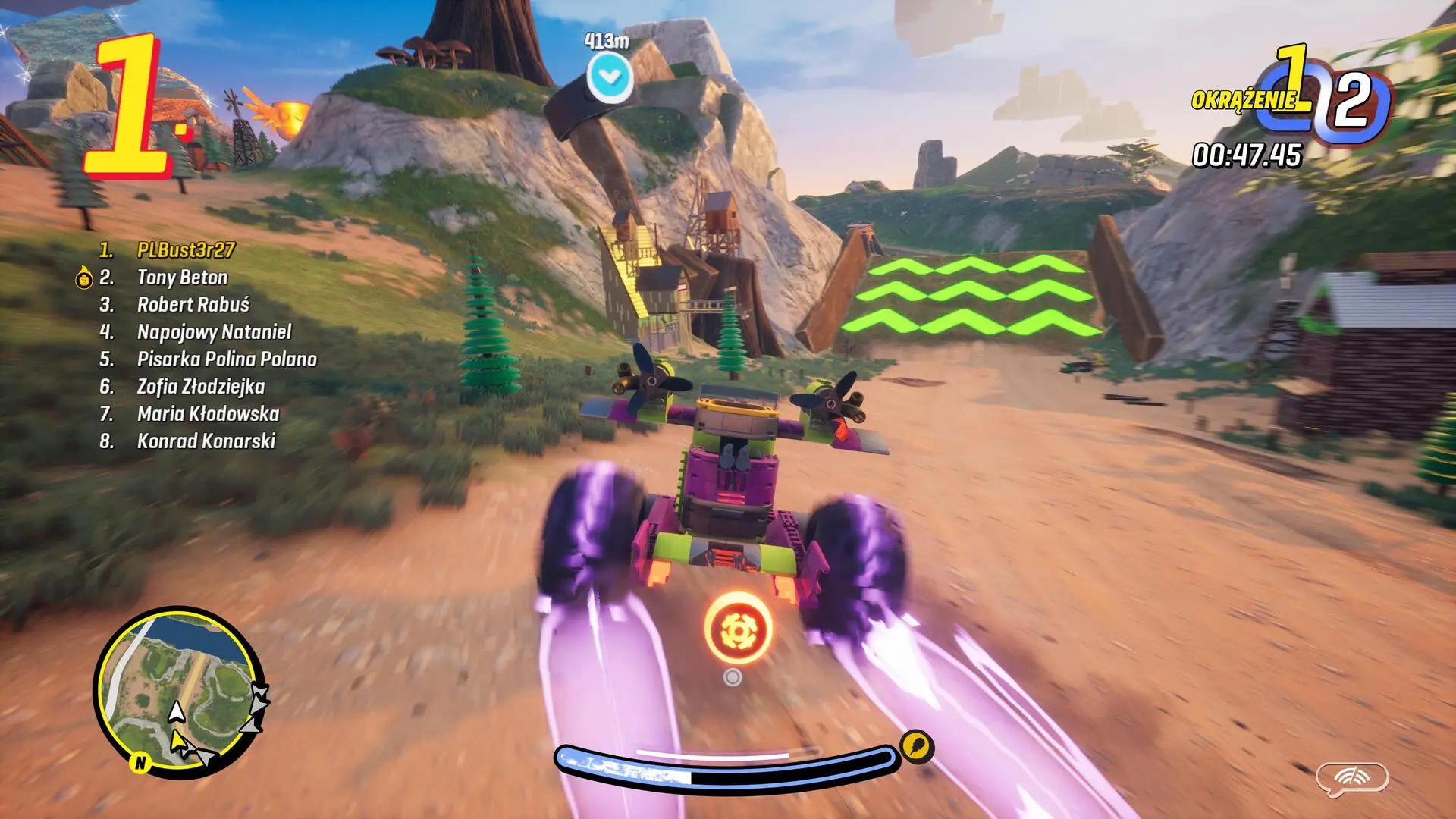Select Zofia Złodziejka from the leaderboard
1456x819 pixels.
[201, 388]
